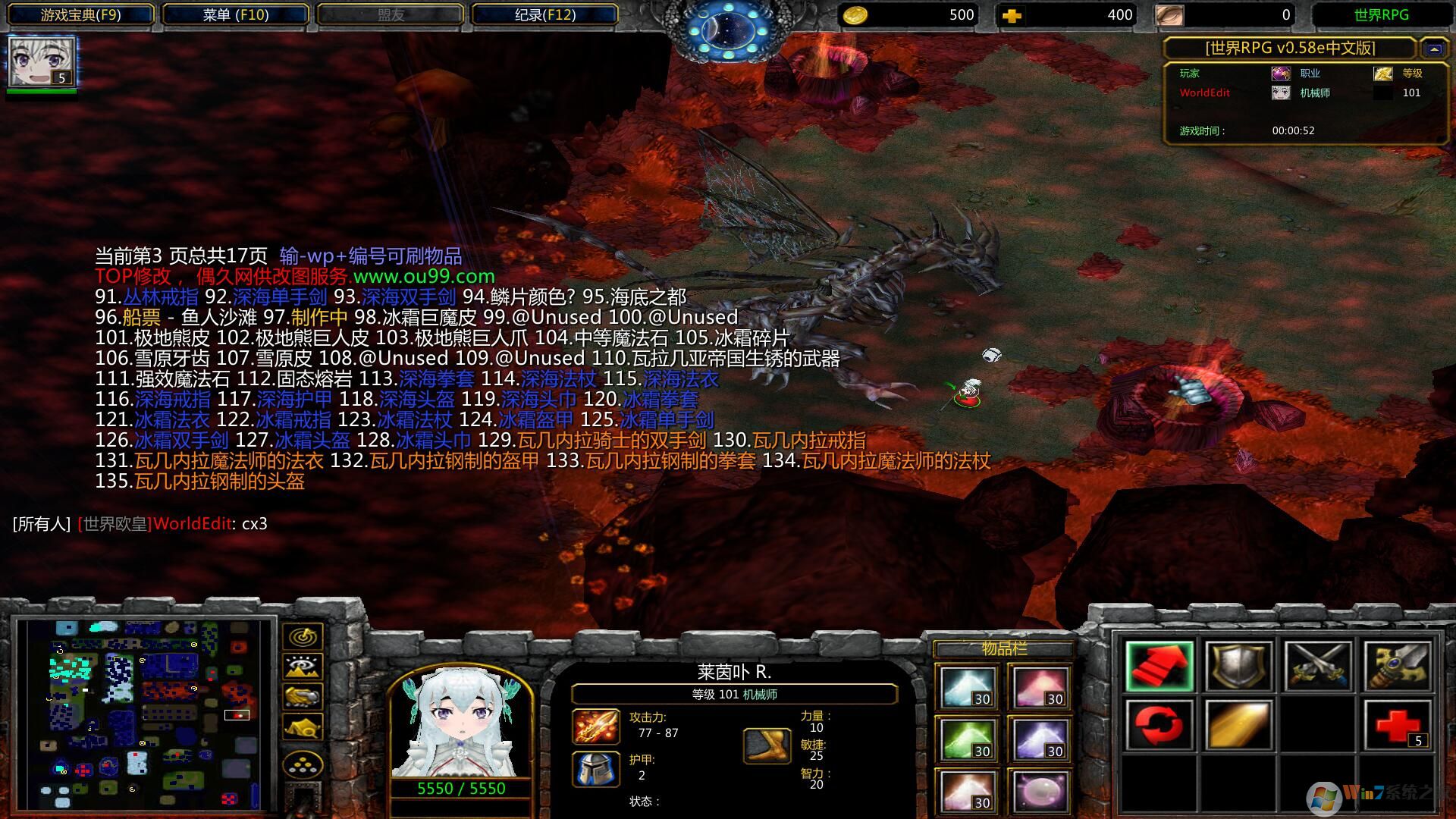Open the 菜单 (F10) game menu
The image size is (1456, 819).
coord(236,14)
